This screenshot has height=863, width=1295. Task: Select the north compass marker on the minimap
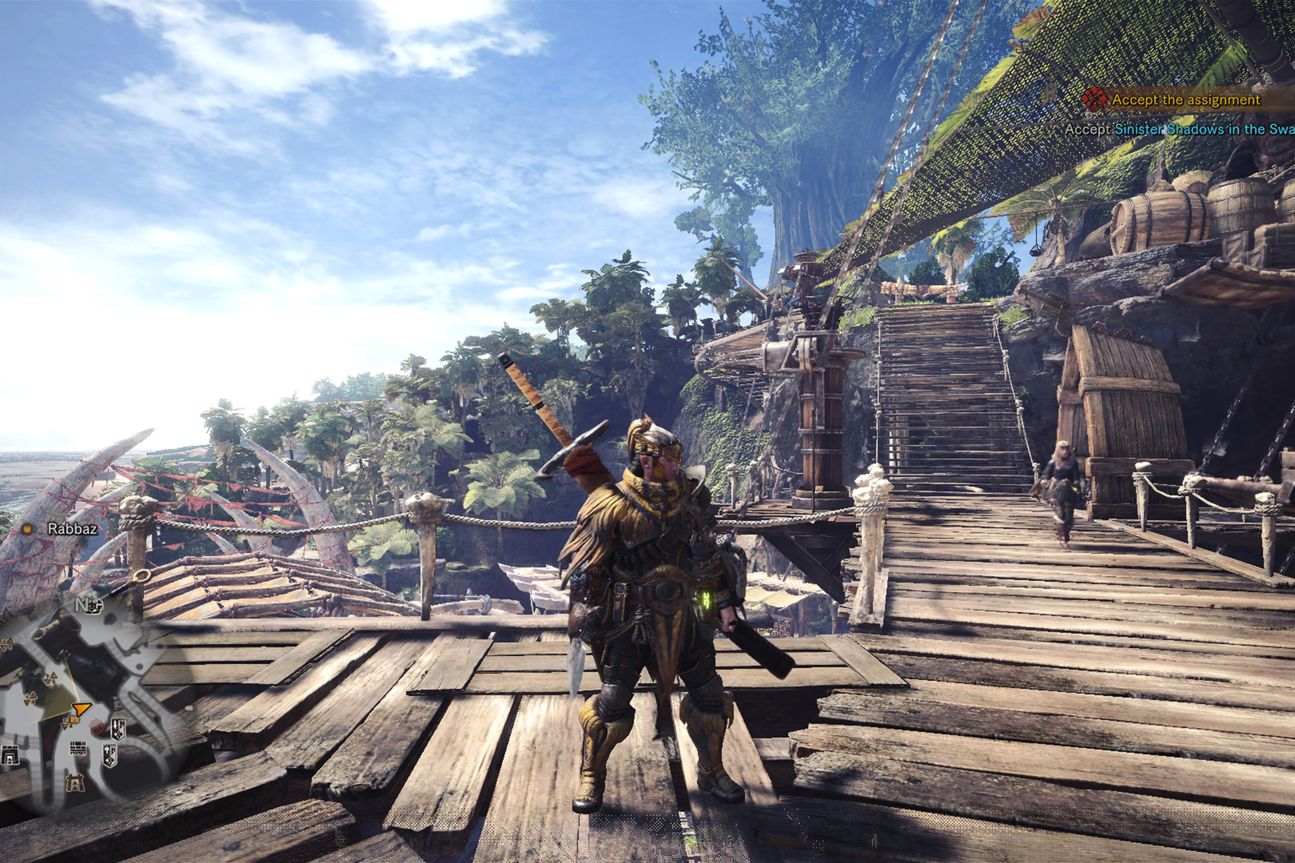[83, 604]
